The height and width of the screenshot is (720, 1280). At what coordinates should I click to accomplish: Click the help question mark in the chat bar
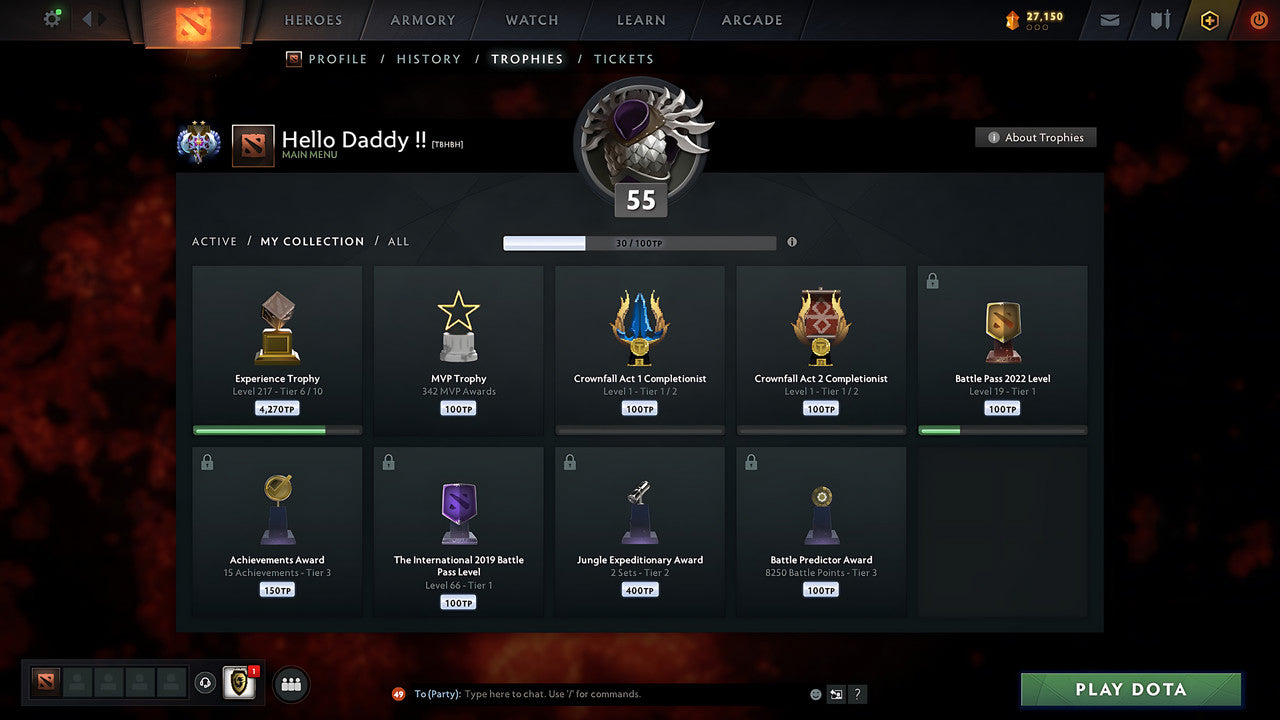[857, 693]
